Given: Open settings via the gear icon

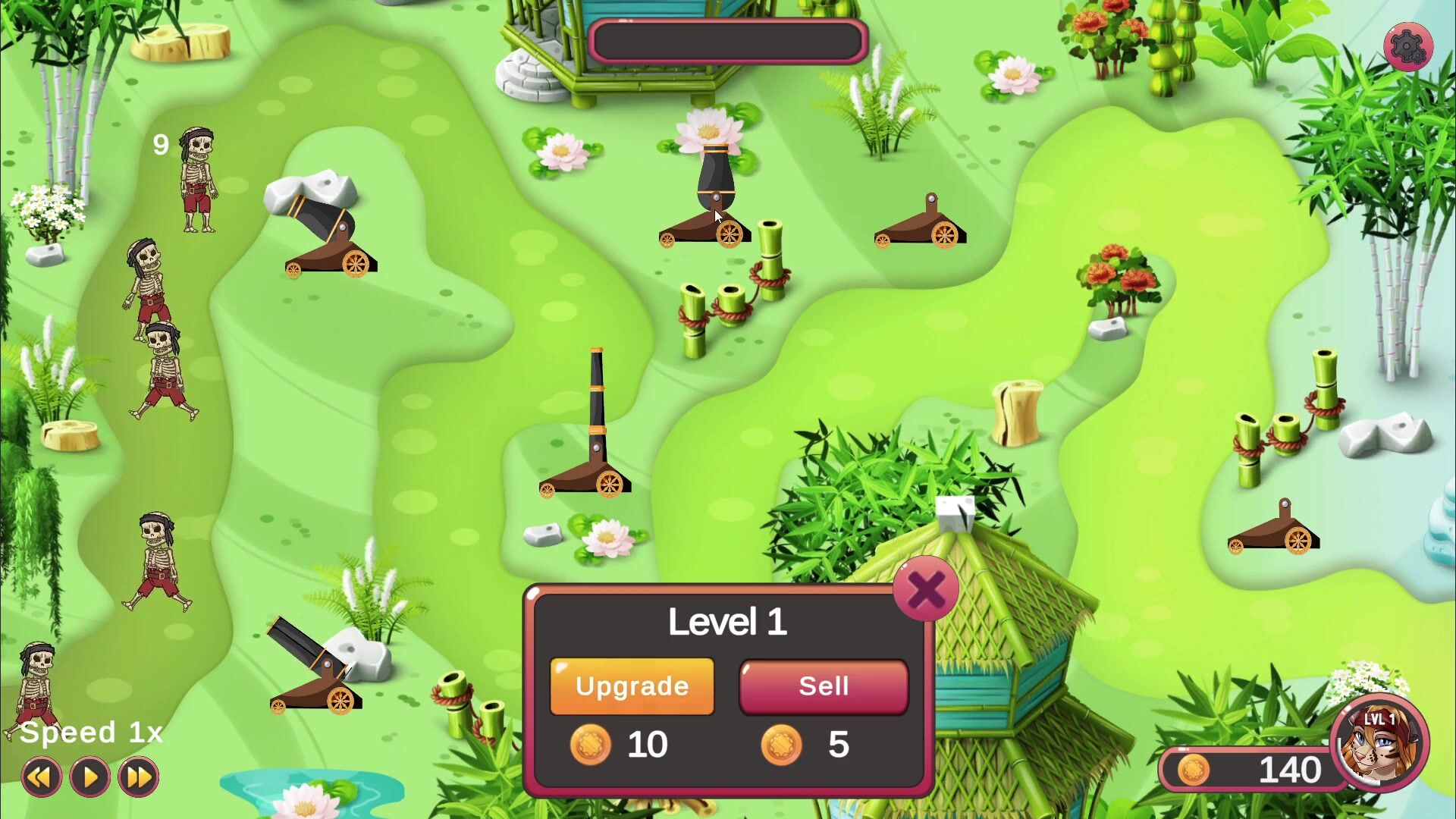Looking at the screenshot, I should click(x=1407, y=47).
